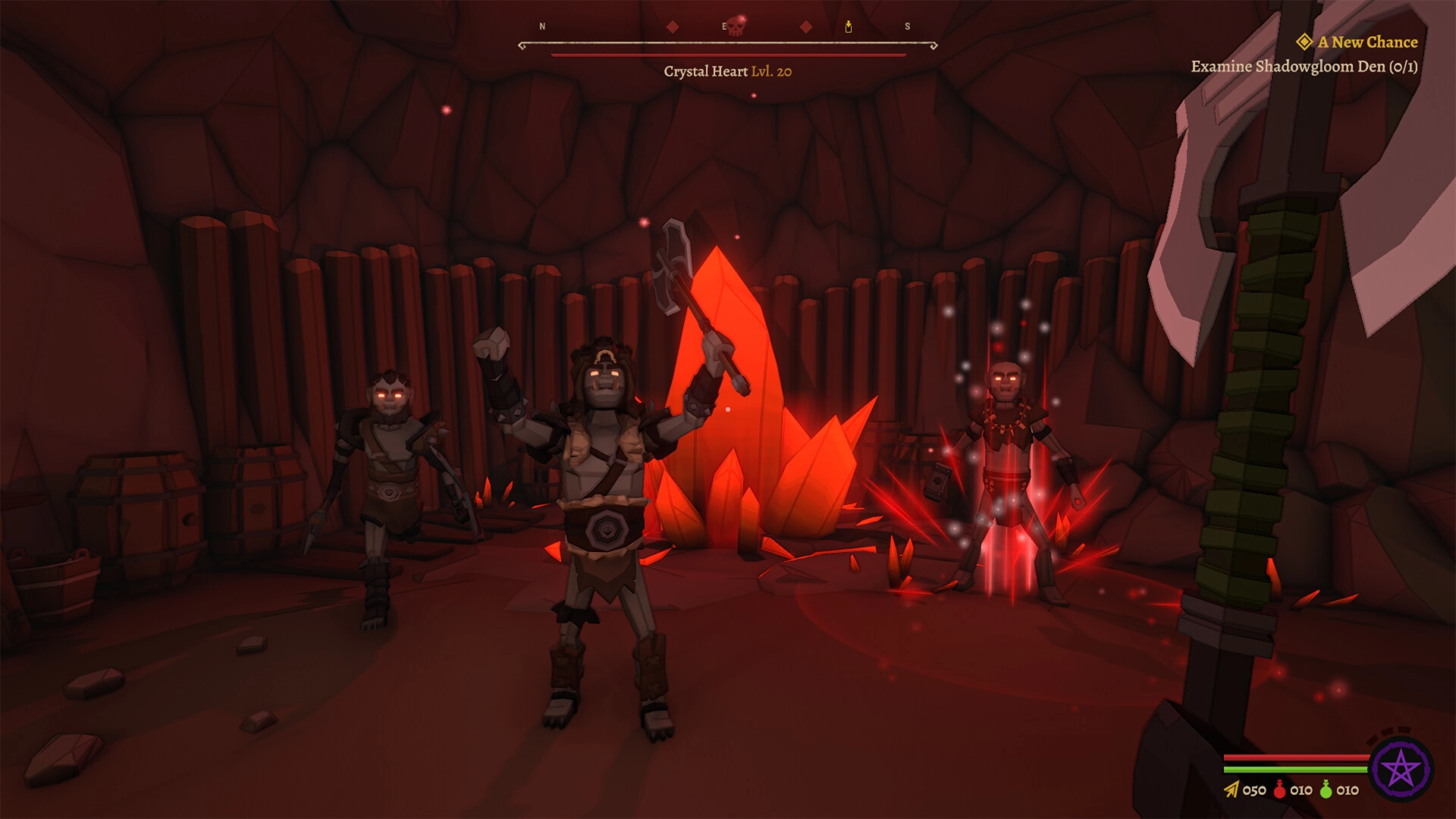Select the green stamina potion icon
Image resolution: width=1456 pixels, height=819 pixels.
pos(1326,789)
